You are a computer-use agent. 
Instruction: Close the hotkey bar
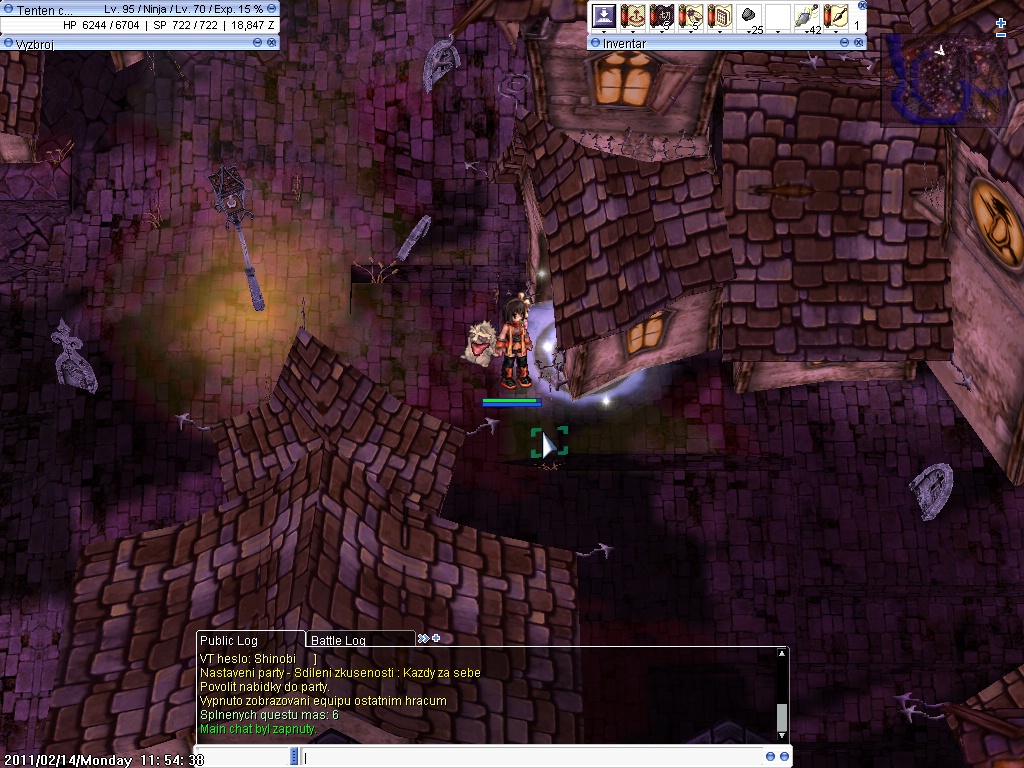point(862,5)
